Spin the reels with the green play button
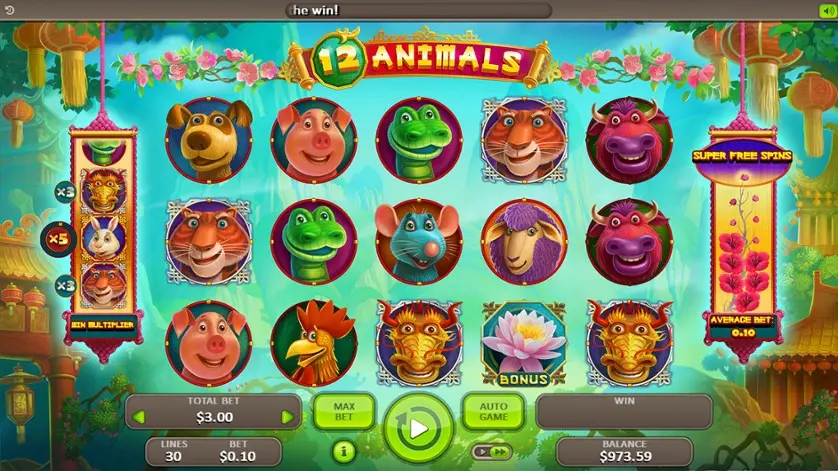Image resolution: width=838 pixels, height=471 pixels. tap(418, 429)
